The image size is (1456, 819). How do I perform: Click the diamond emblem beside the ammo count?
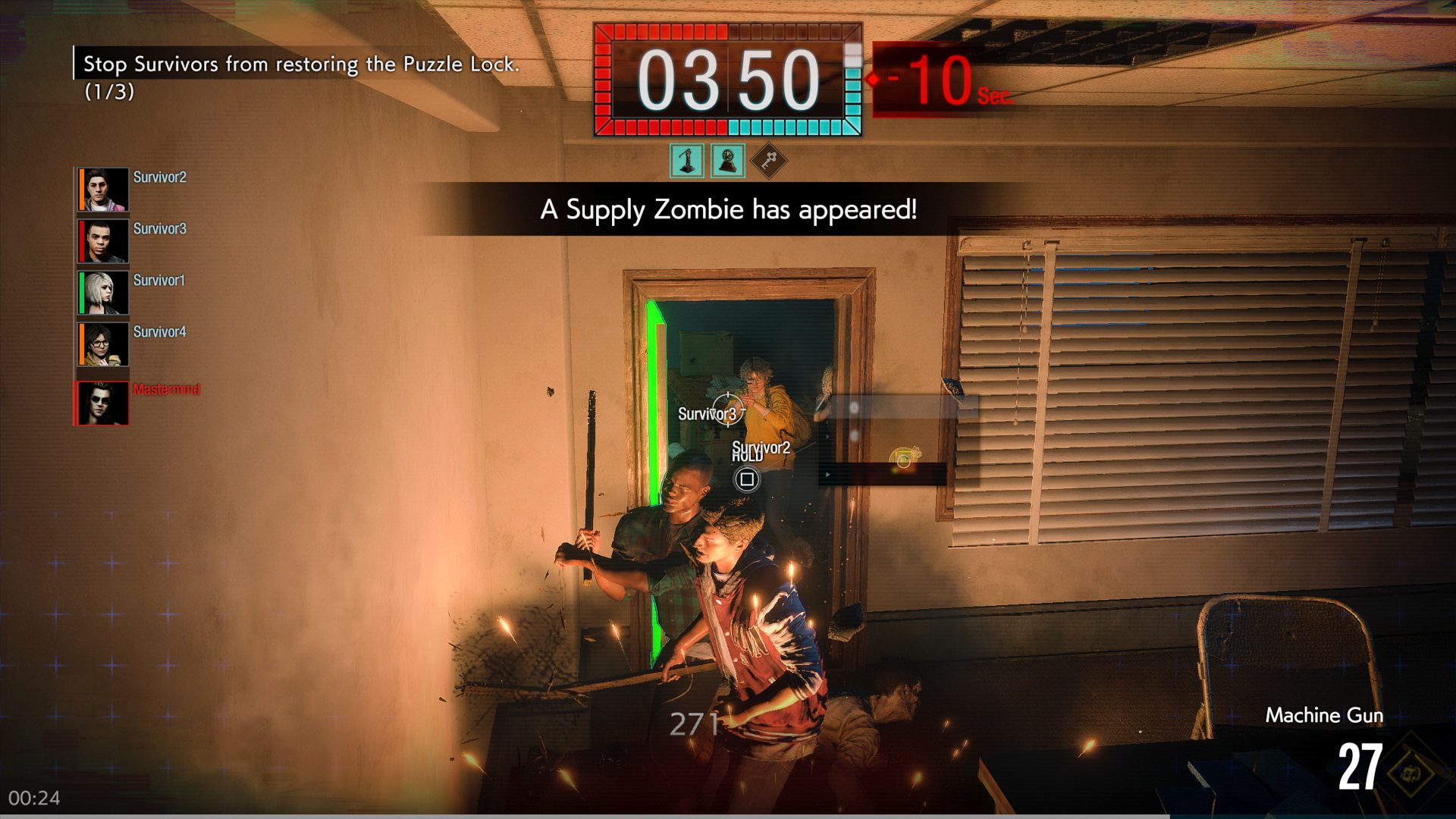point(1410,773)
